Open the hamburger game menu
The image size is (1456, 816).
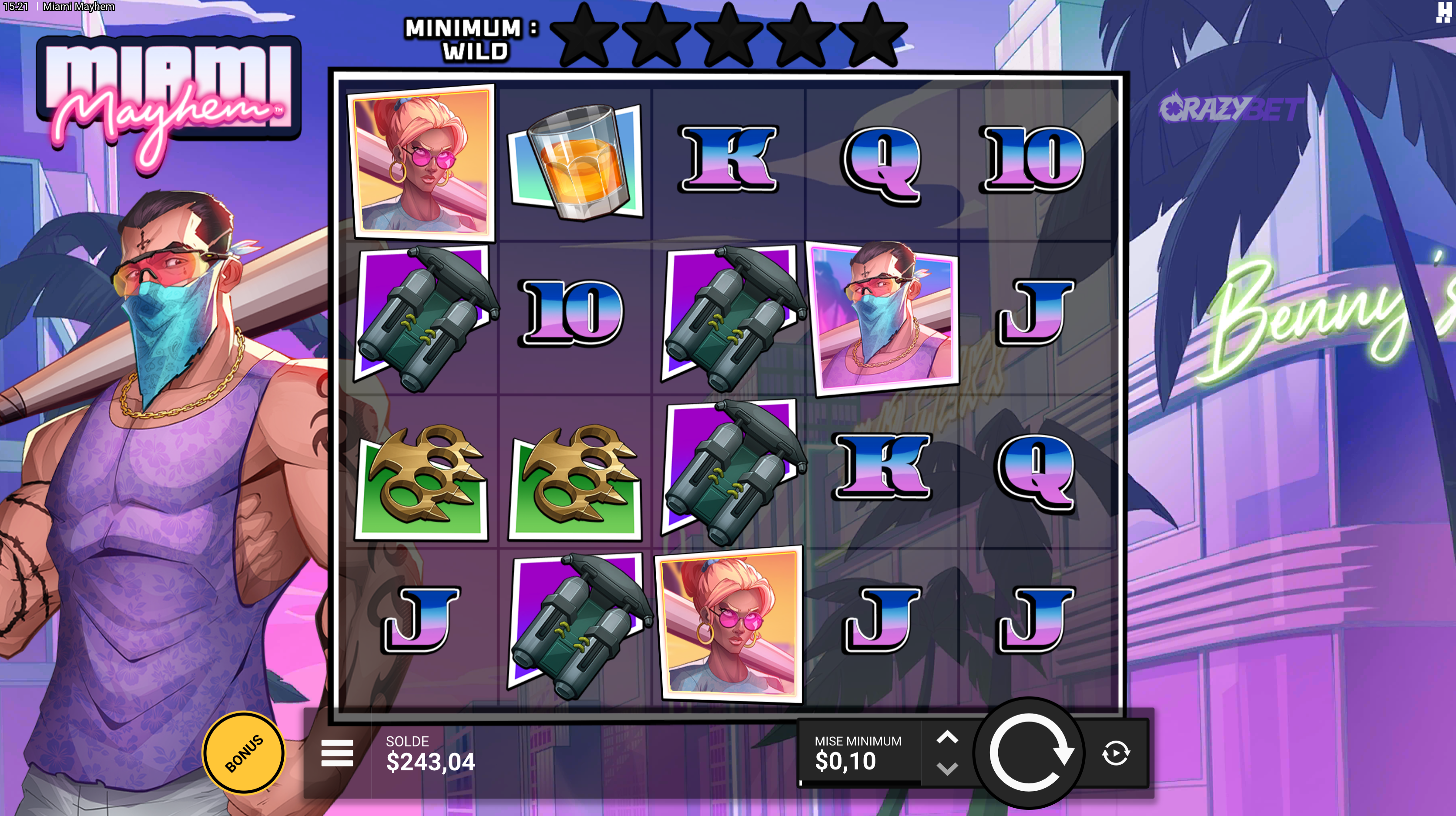(337, 752)
